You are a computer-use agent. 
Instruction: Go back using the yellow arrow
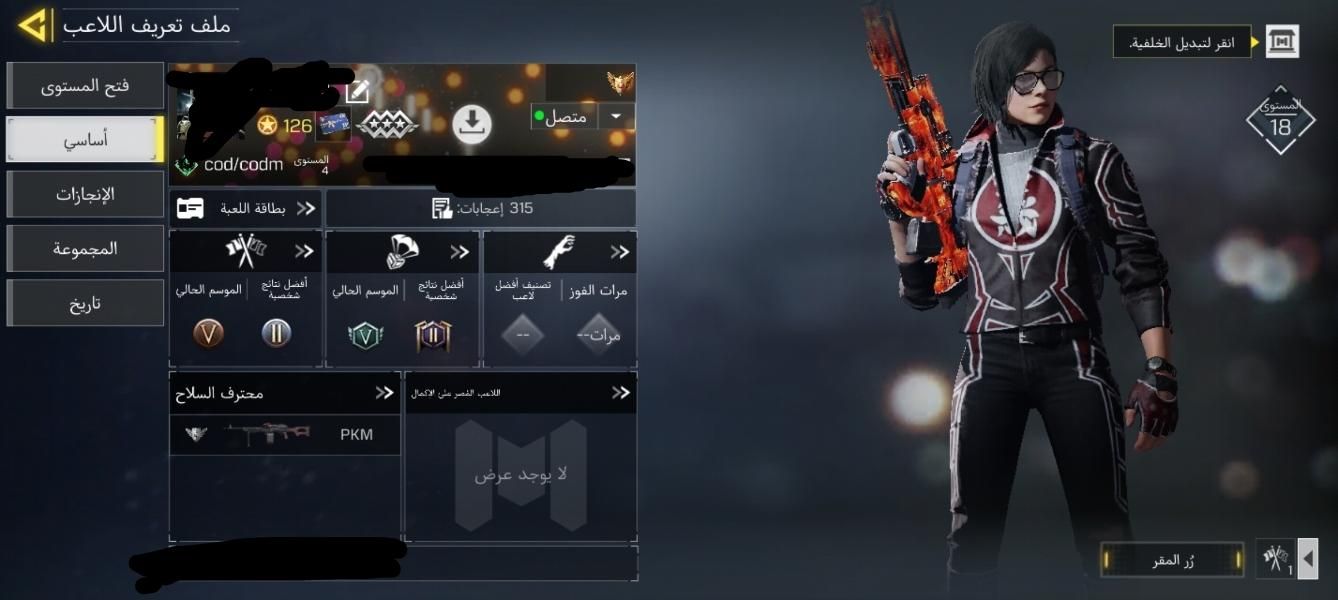[33, 25]
